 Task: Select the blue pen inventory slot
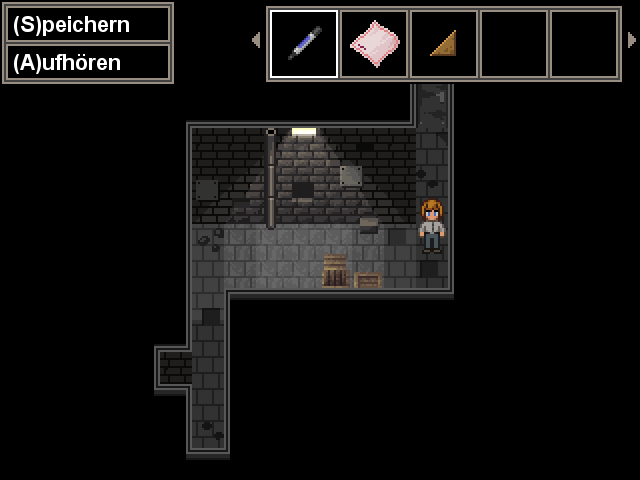(x=304, y=44)
